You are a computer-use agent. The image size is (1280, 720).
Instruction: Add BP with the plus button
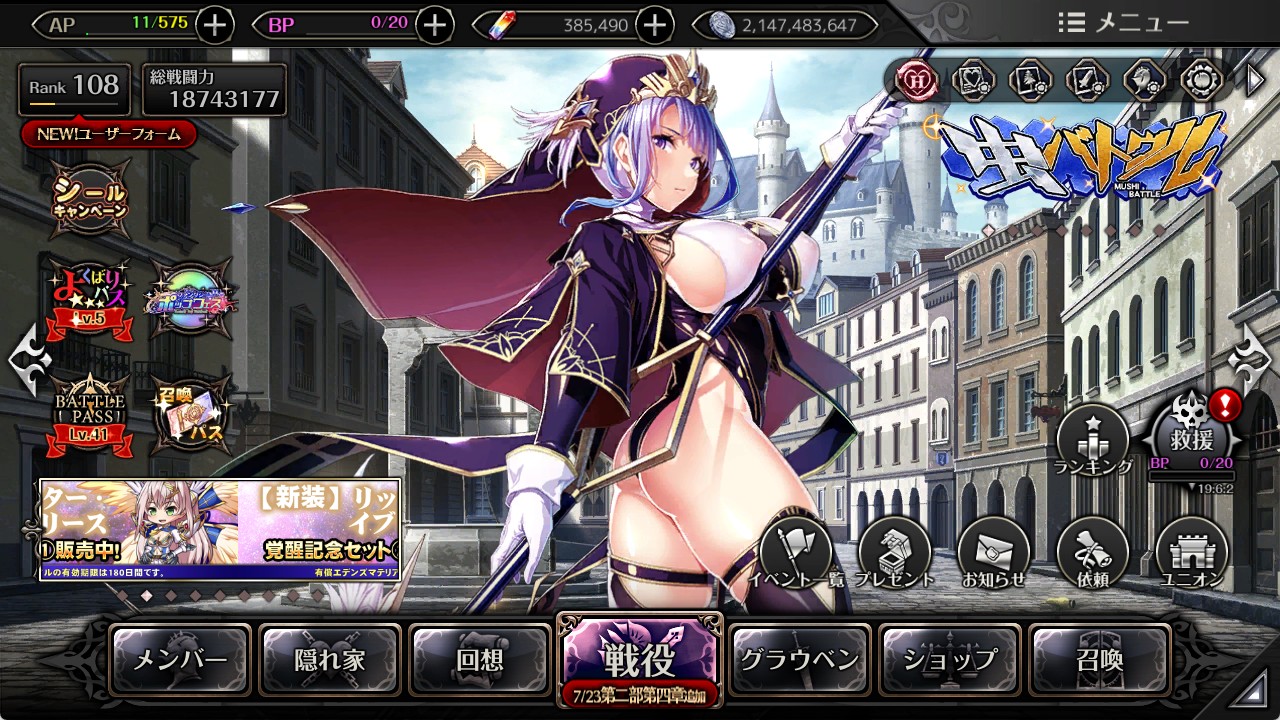(x=434, y=25)
